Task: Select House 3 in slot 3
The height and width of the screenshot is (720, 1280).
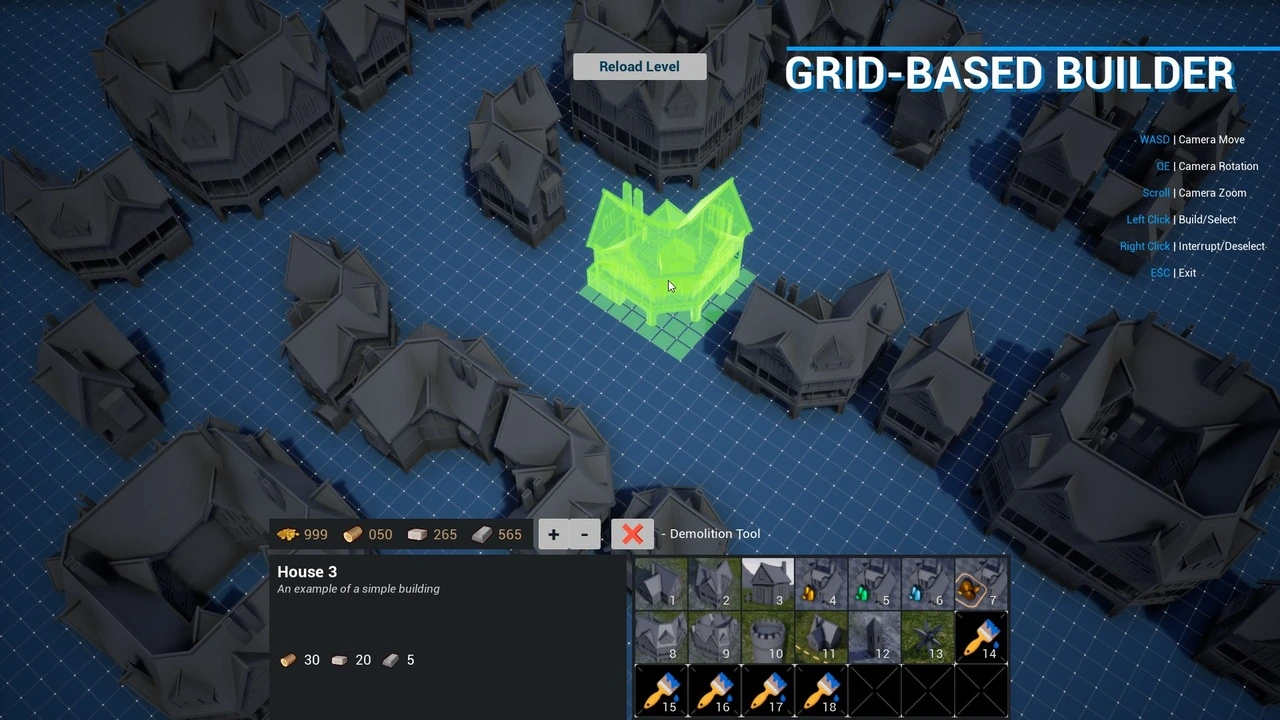Action: (767, 584)
